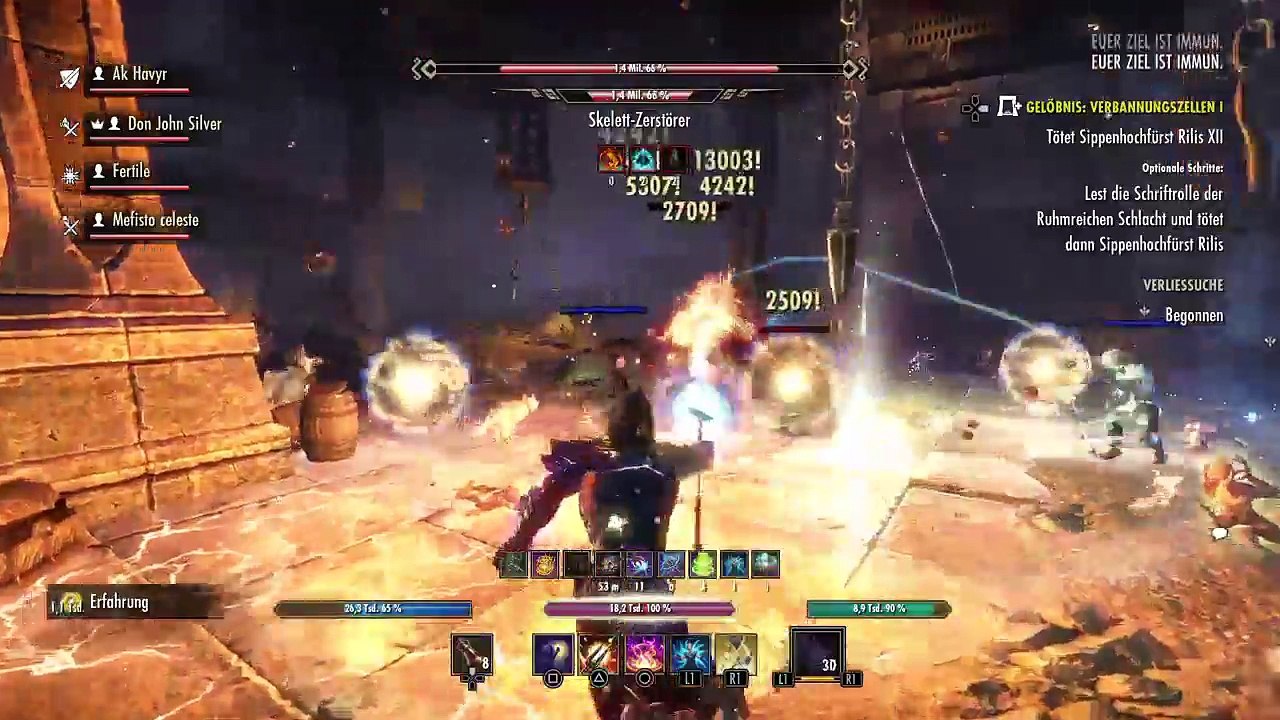
Task: Cast the purple swirling flame ability
Action: point(644,654)
